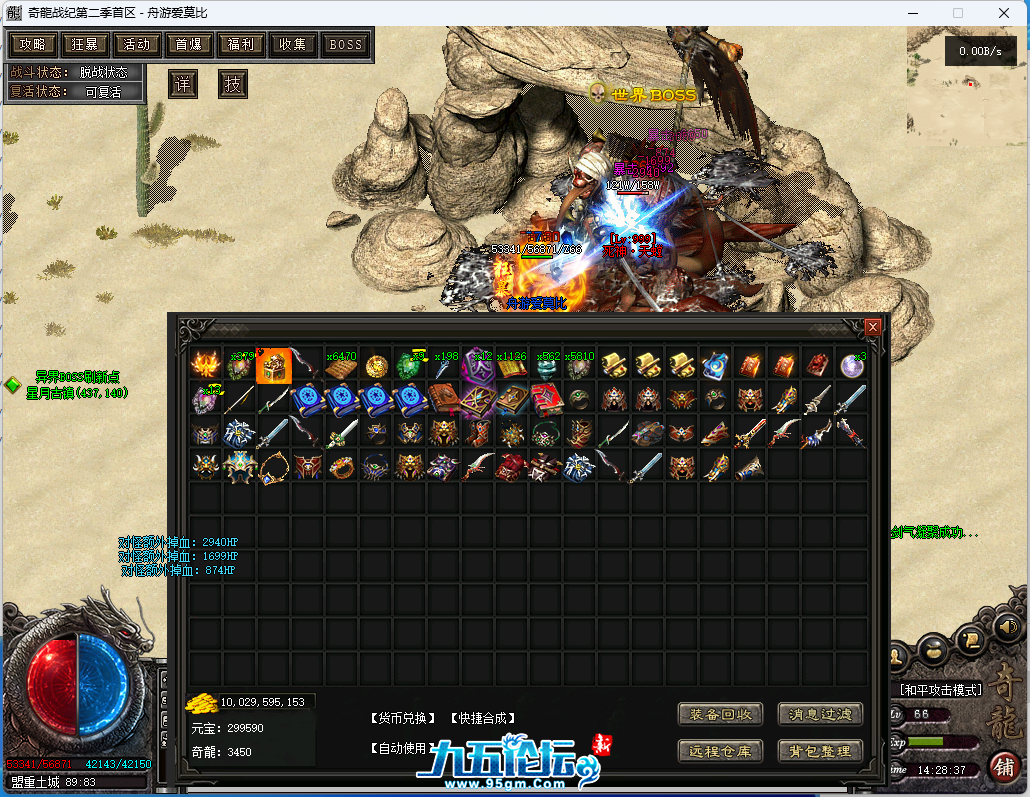Open the 消息过滤 message filter
The image size is (1030, 797).
click(x=820, y=714)
